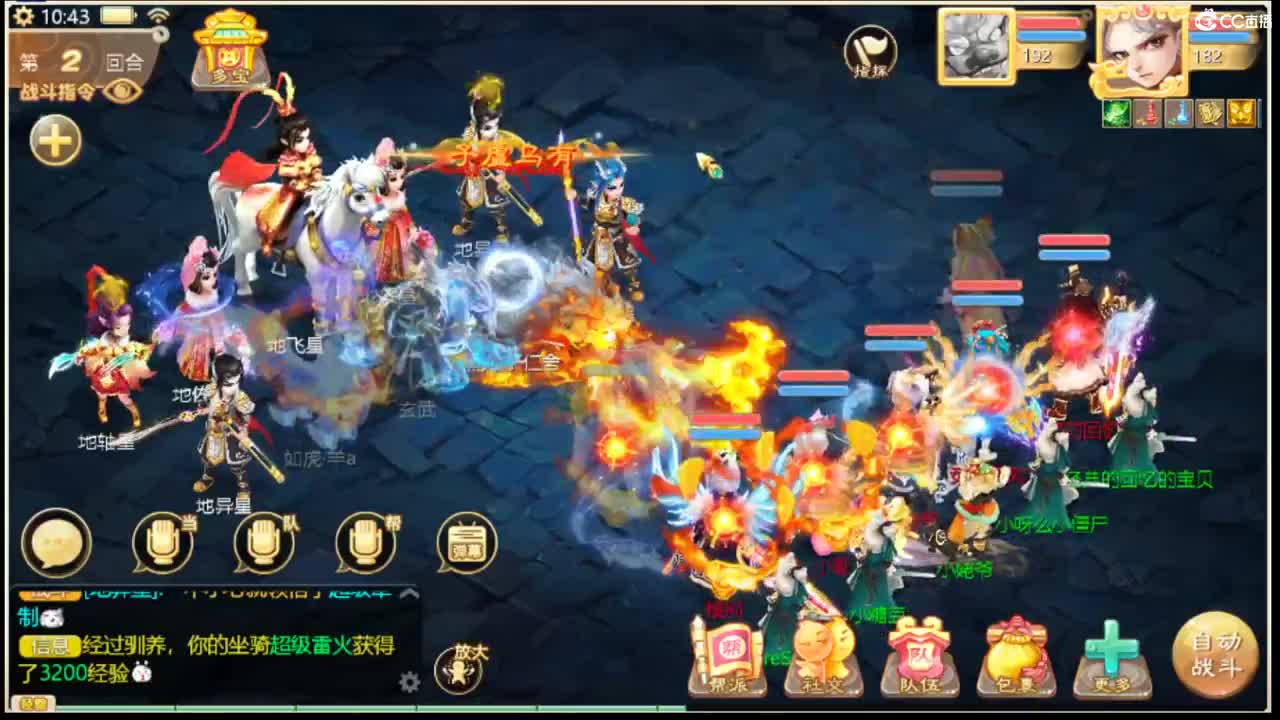The height and width of the screenshot is (720, 1280).
Task: Toggle the 当 voice channel microphone
Action: pyautogui.click(x=165, y=541)
